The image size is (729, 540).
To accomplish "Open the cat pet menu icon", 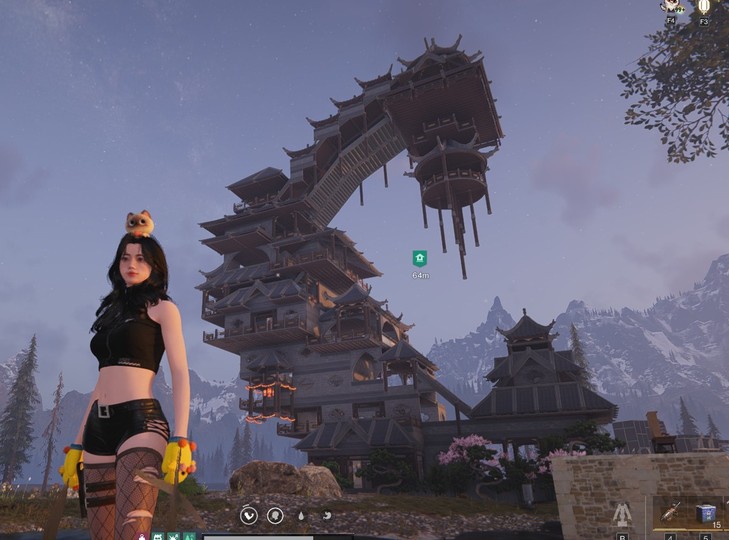I will [671, 7].
